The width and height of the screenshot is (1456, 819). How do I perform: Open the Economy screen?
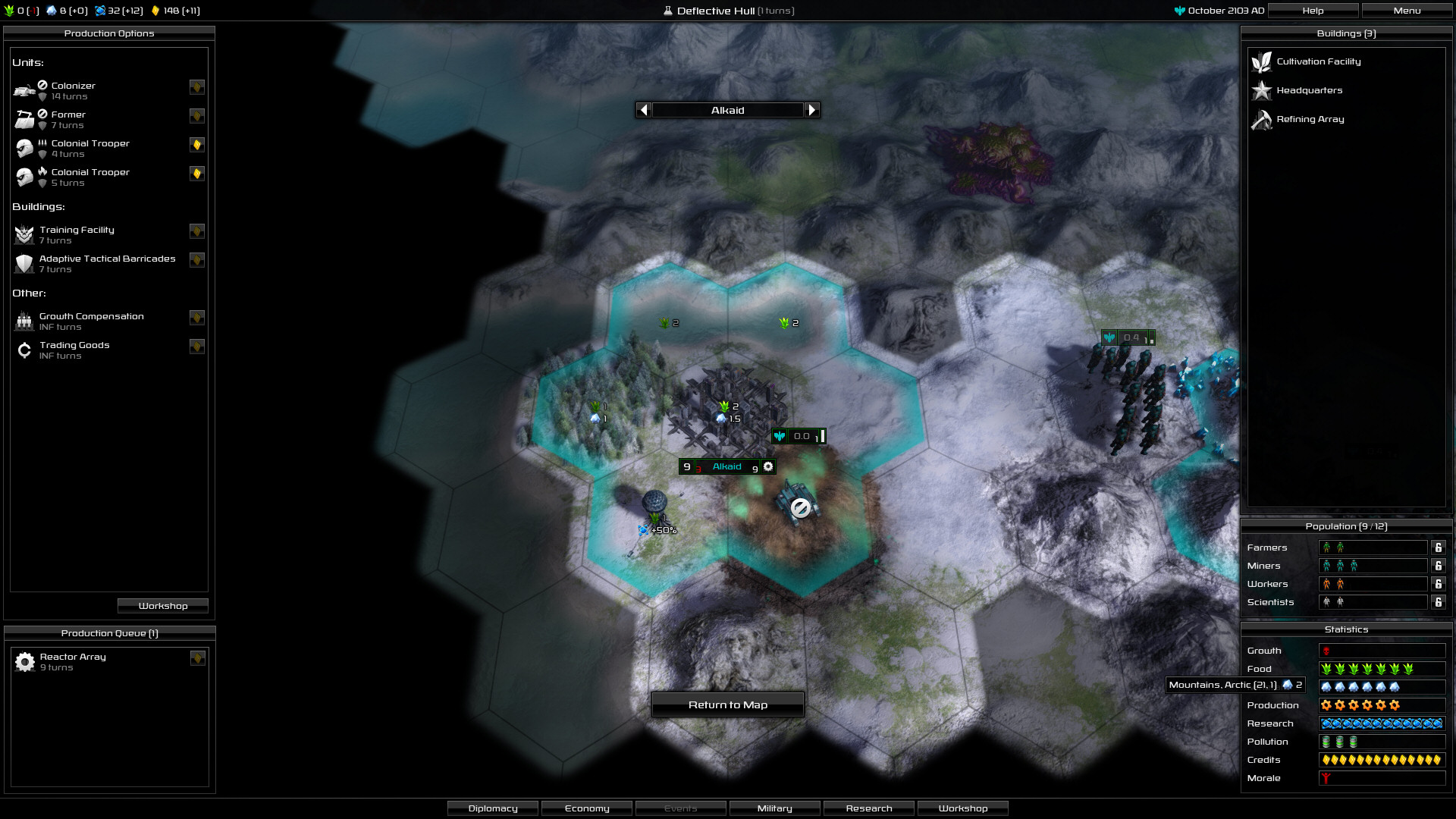(x=587, y=808)
